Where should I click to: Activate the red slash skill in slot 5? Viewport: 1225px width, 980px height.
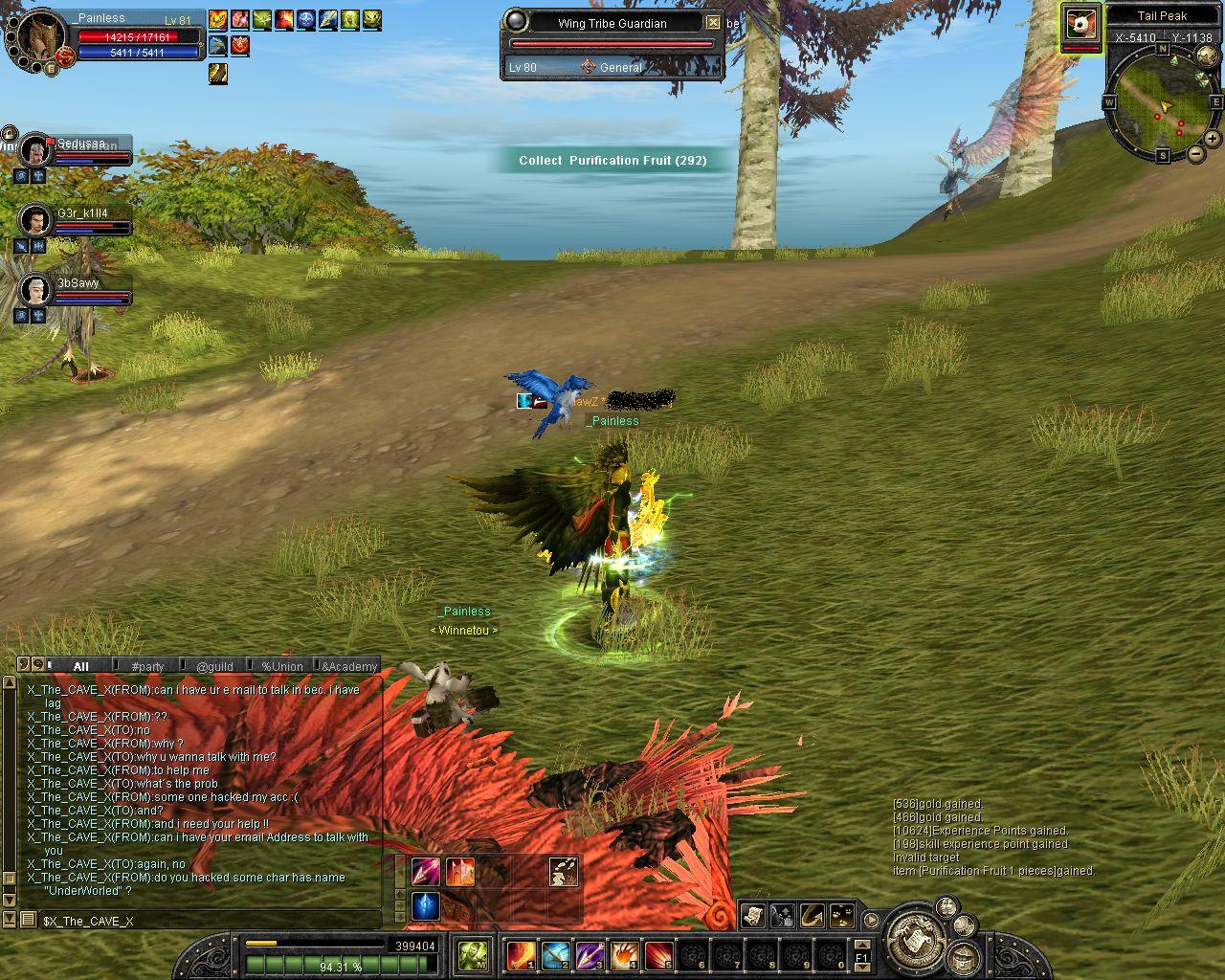[658, 955]
